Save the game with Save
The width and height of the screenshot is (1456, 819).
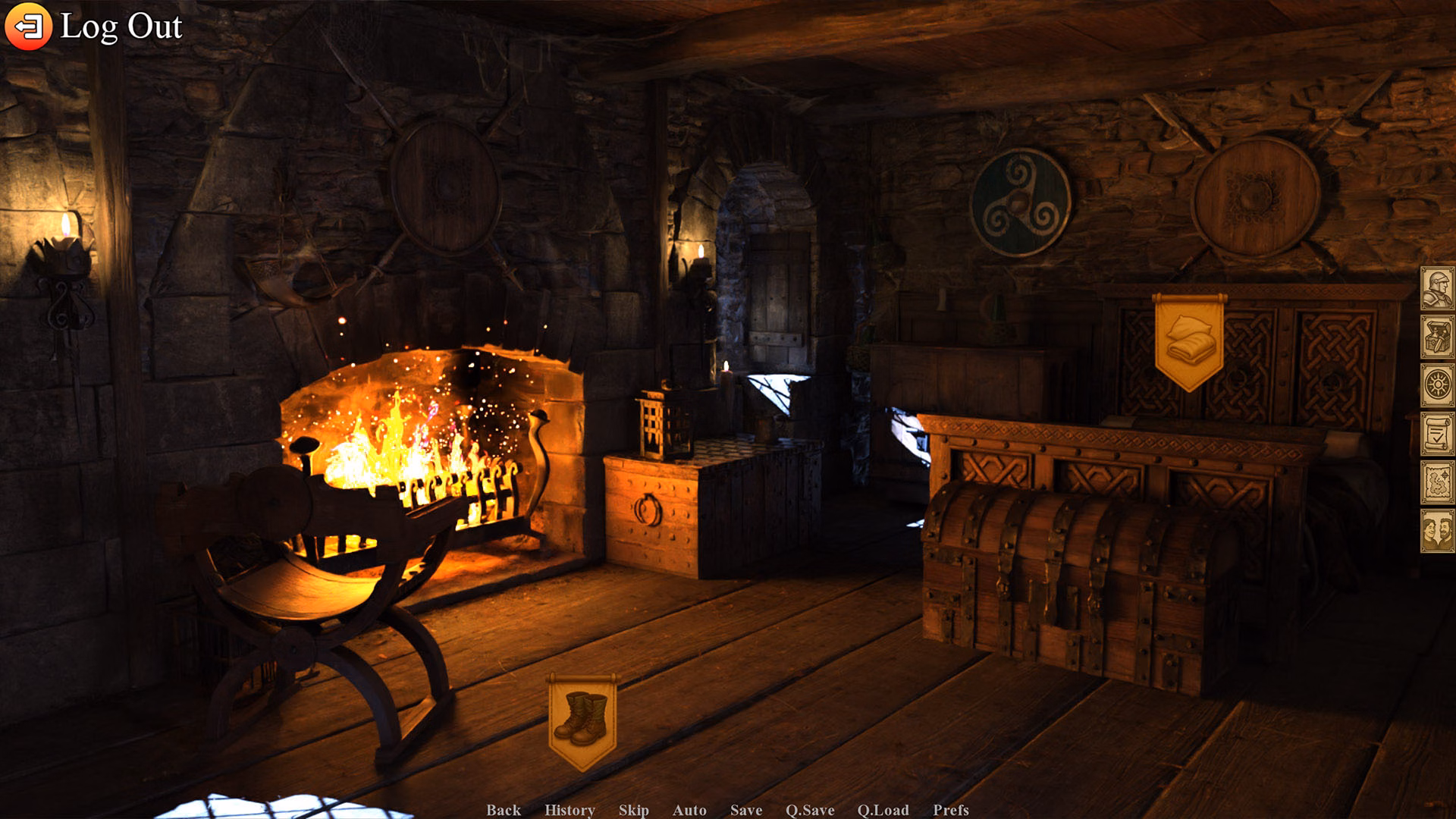tap(745, 811)
